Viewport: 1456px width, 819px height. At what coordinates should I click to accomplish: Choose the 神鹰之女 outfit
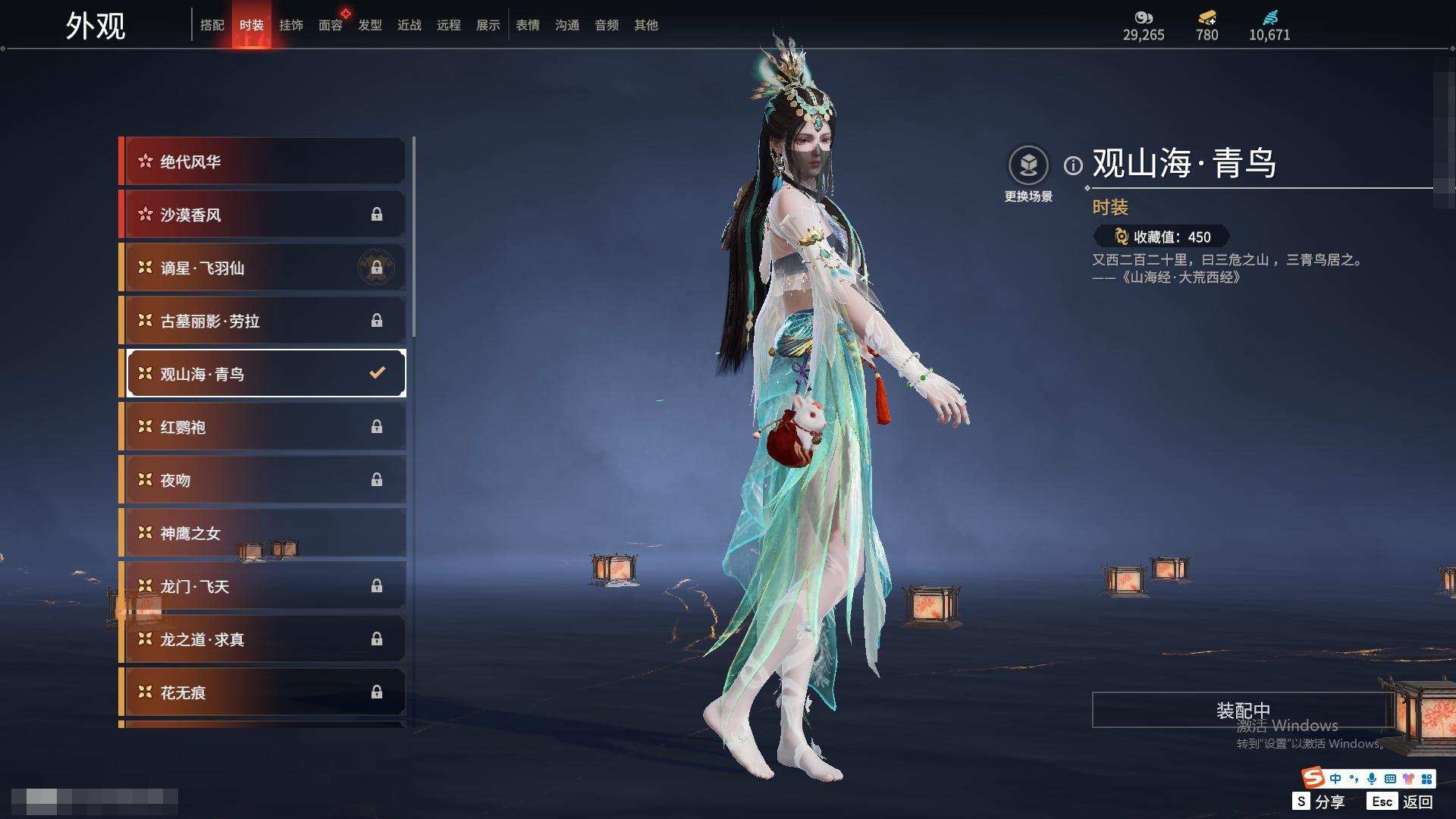pos(262,533)
